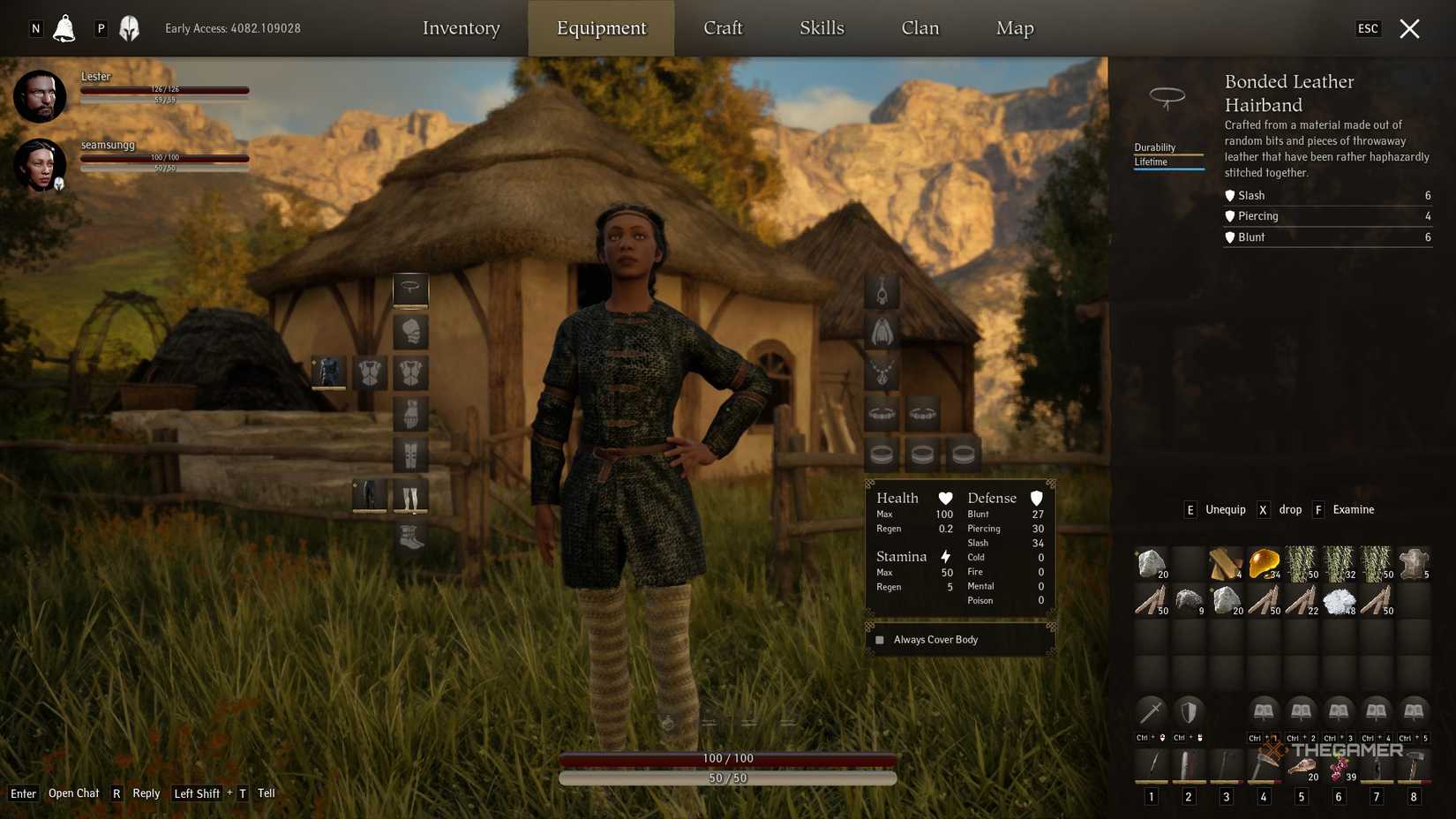Open the Map tab

tap(1013, 27)
